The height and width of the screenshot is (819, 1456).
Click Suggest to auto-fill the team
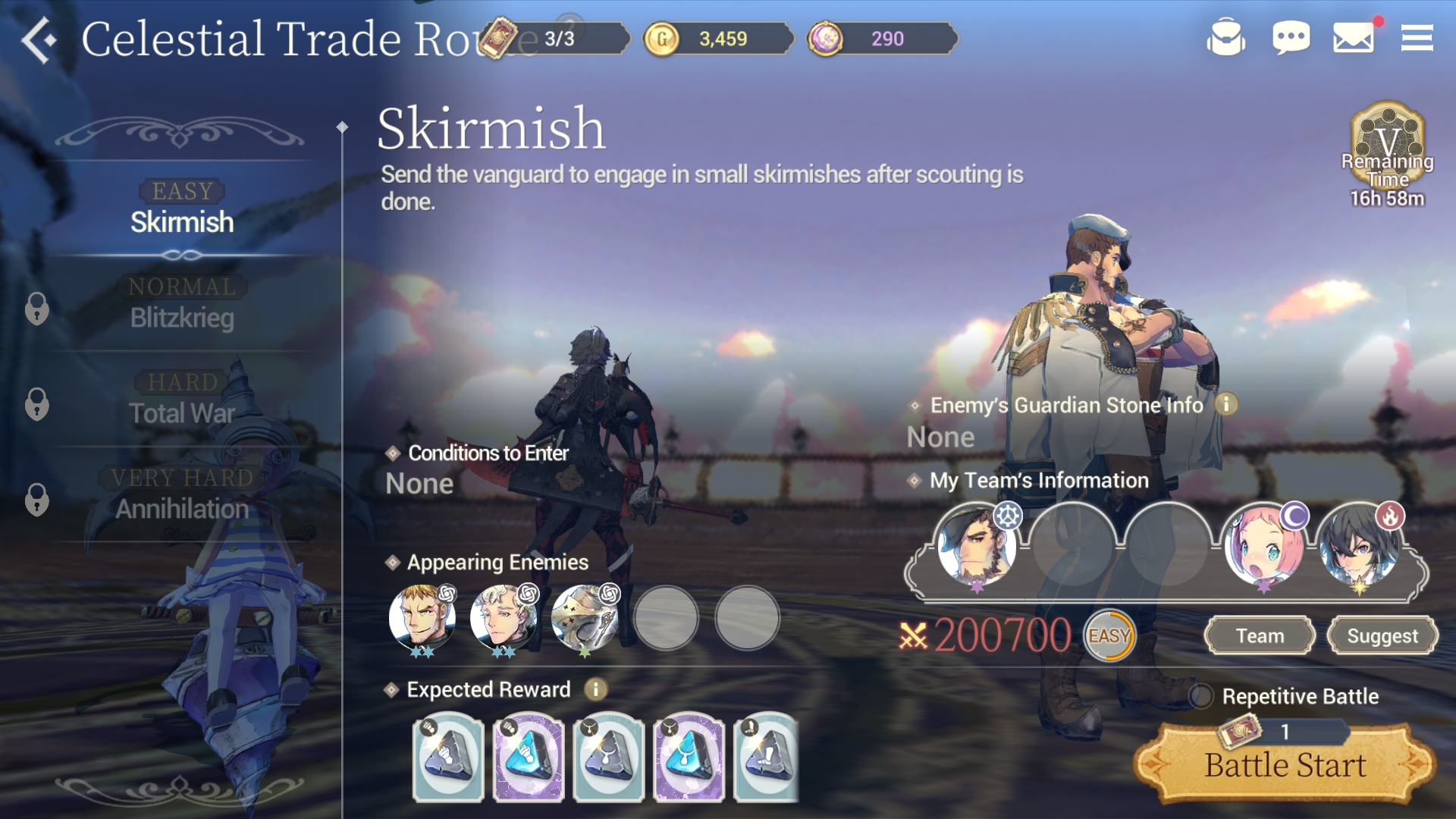pyautogui.click(x=1382, y=635)
